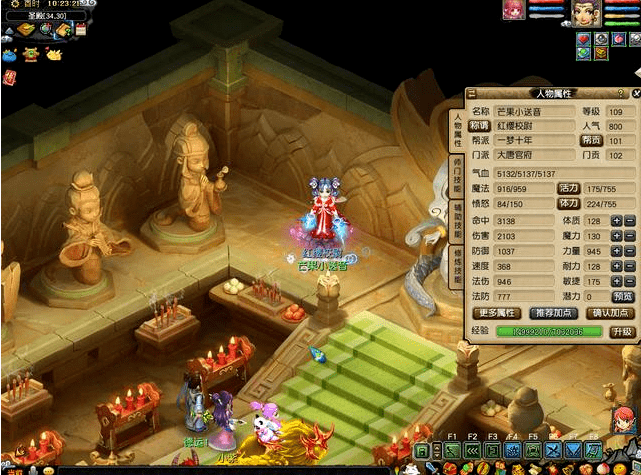Click the player portrait avatar
The width and height of the screenshot is (641, 475).
[x=585, y=13]
